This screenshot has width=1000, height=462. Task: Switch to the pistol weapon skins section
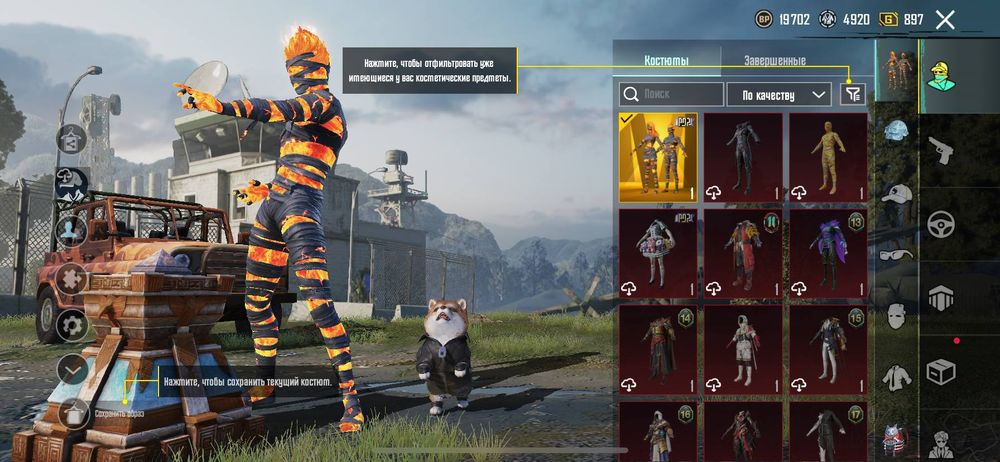click(x=941, y=150)
